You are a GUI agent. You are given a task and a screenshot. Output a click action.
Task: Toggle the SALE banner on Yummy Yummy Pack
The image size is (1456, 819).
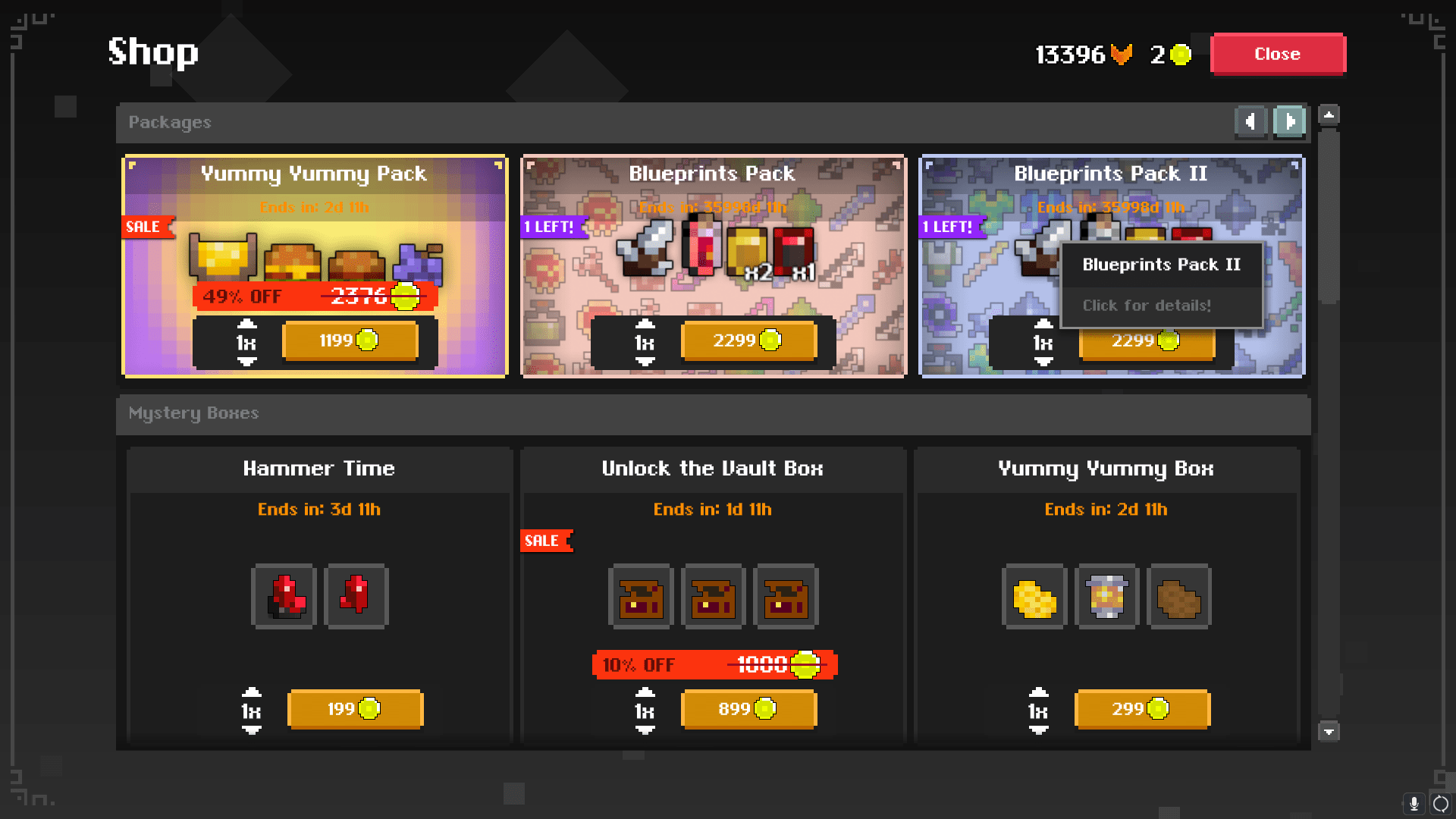[145, 227]
